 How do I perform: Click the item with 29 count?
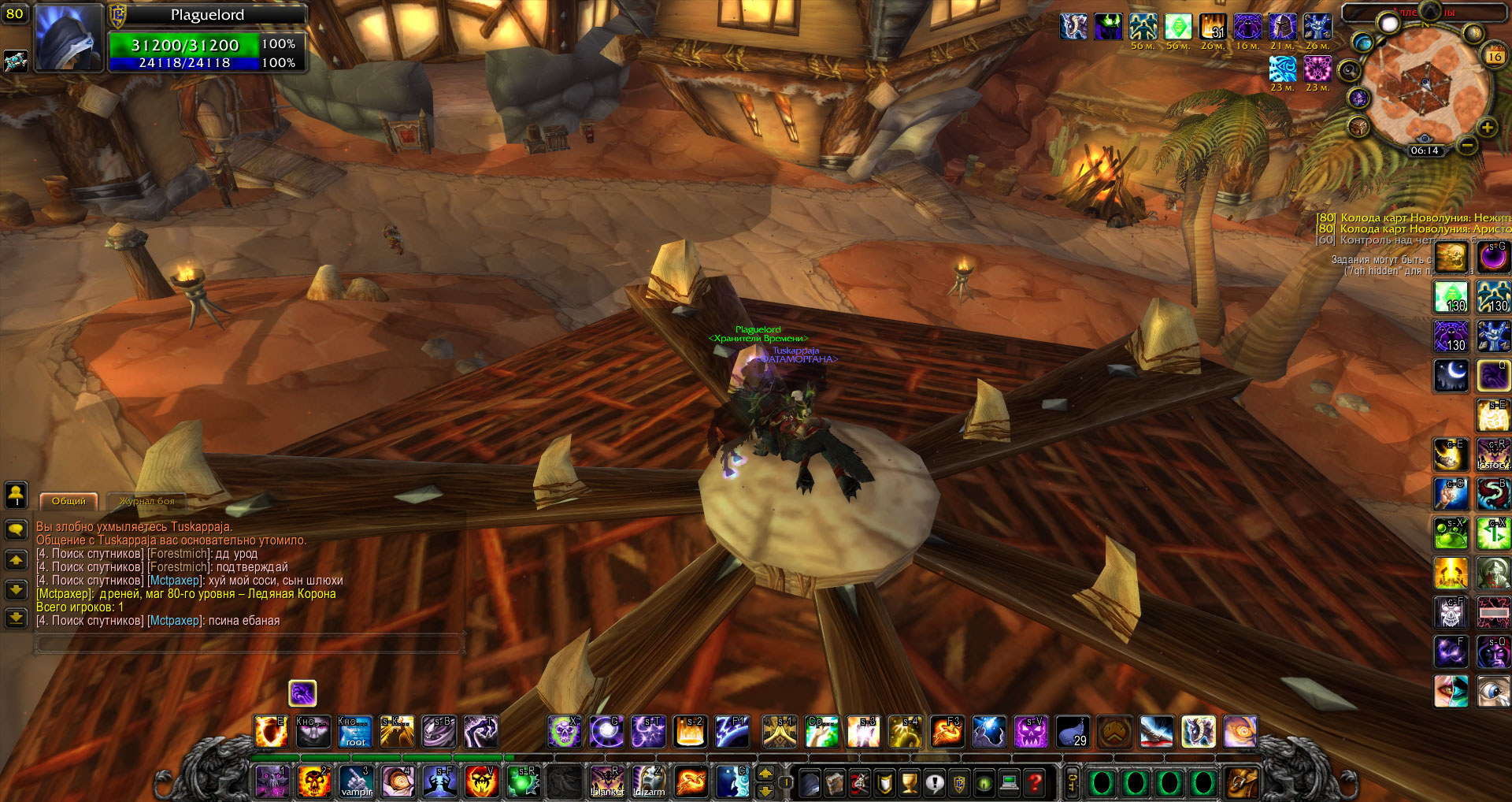[x=1073, y=732]
